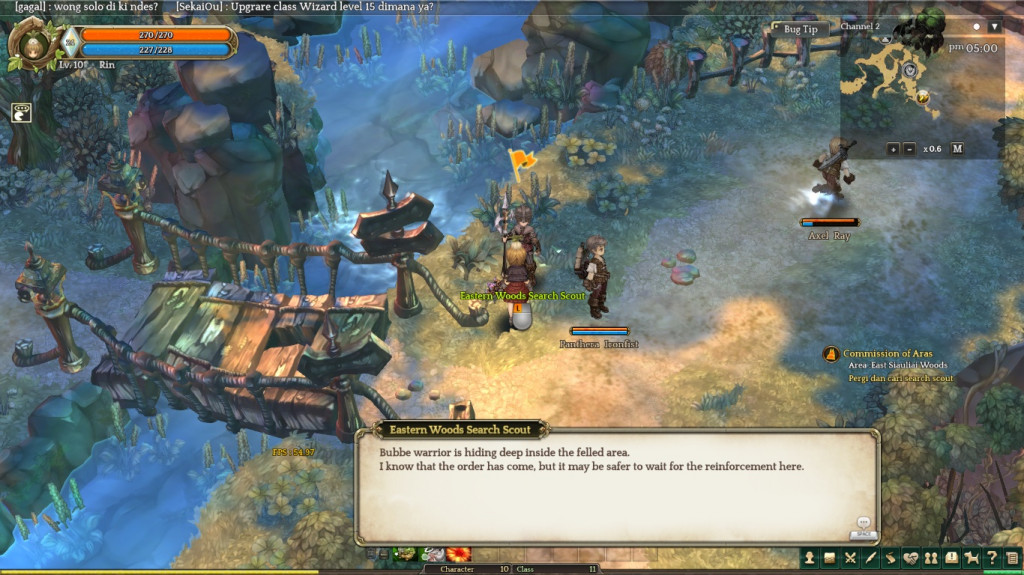Use the red flower hotbar skill
The width and height of the screenshot is (1024, 575).
click(x=459, y=554)
